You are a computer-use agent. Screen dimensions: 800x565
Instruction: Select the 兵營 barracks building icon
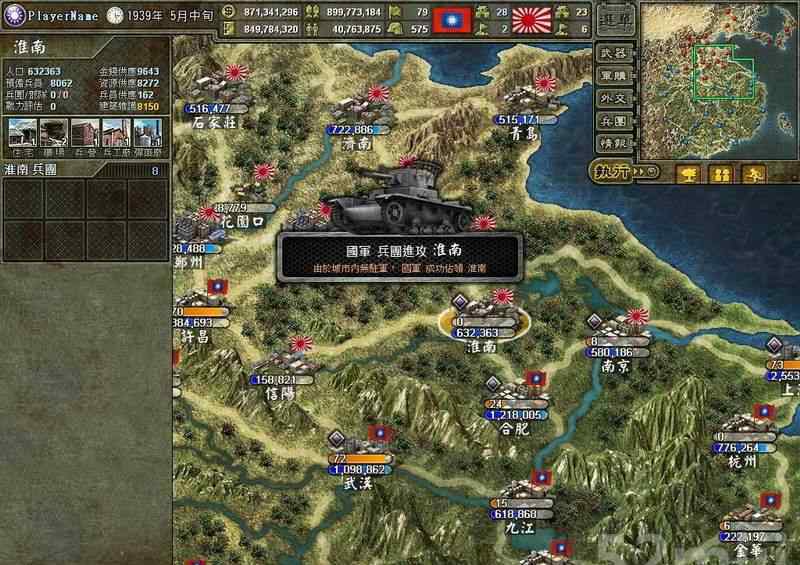tap(84, 132)
